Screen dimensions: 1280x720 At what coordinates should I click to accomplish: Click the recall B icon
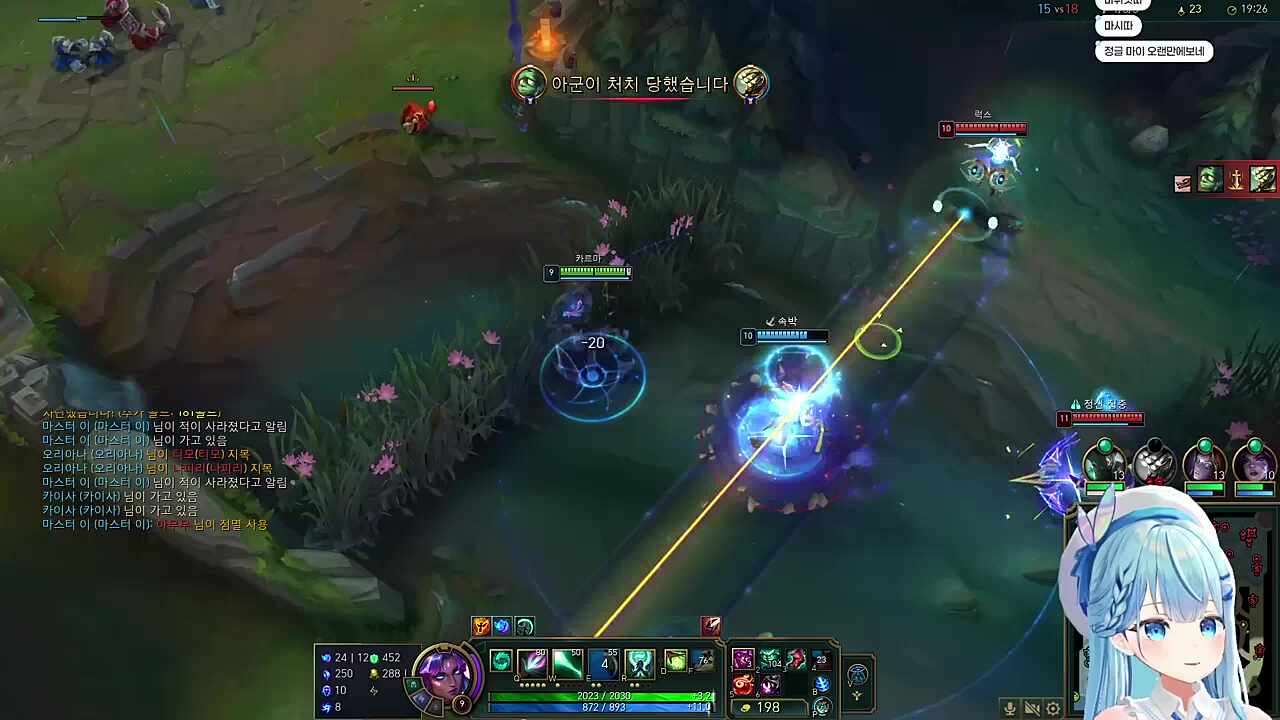(x=822, y=685)
